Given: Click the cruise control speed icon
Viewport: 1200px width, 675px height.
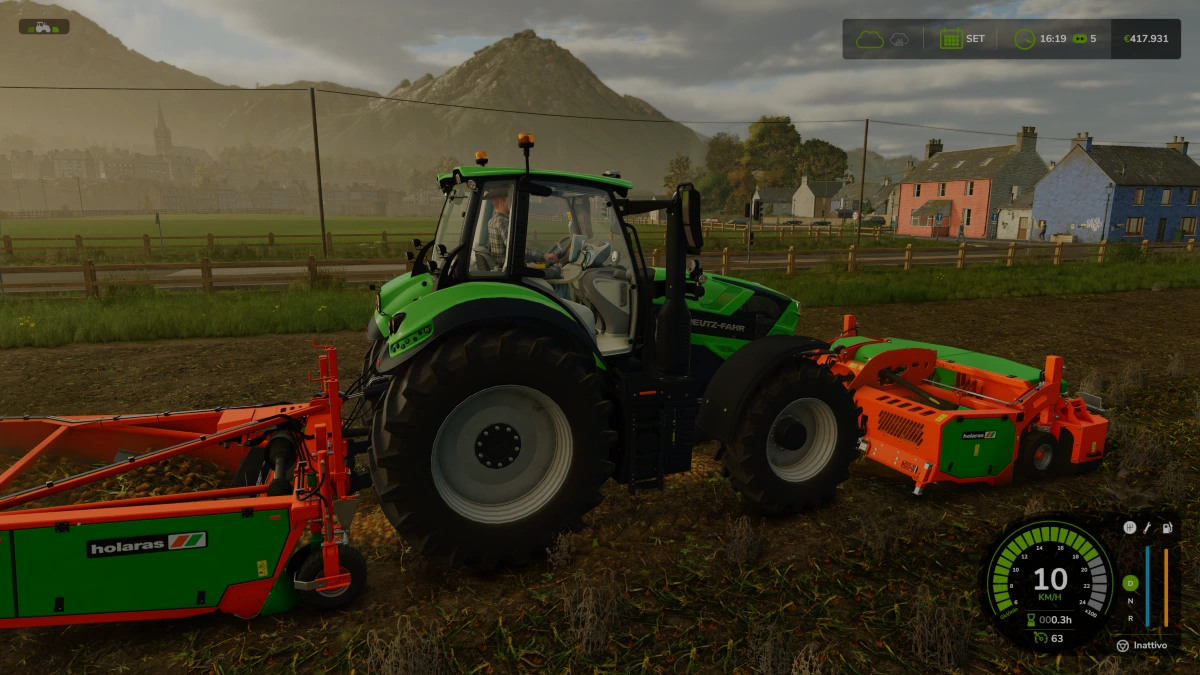Looking at the screenshot, I should pos(1041,637).
